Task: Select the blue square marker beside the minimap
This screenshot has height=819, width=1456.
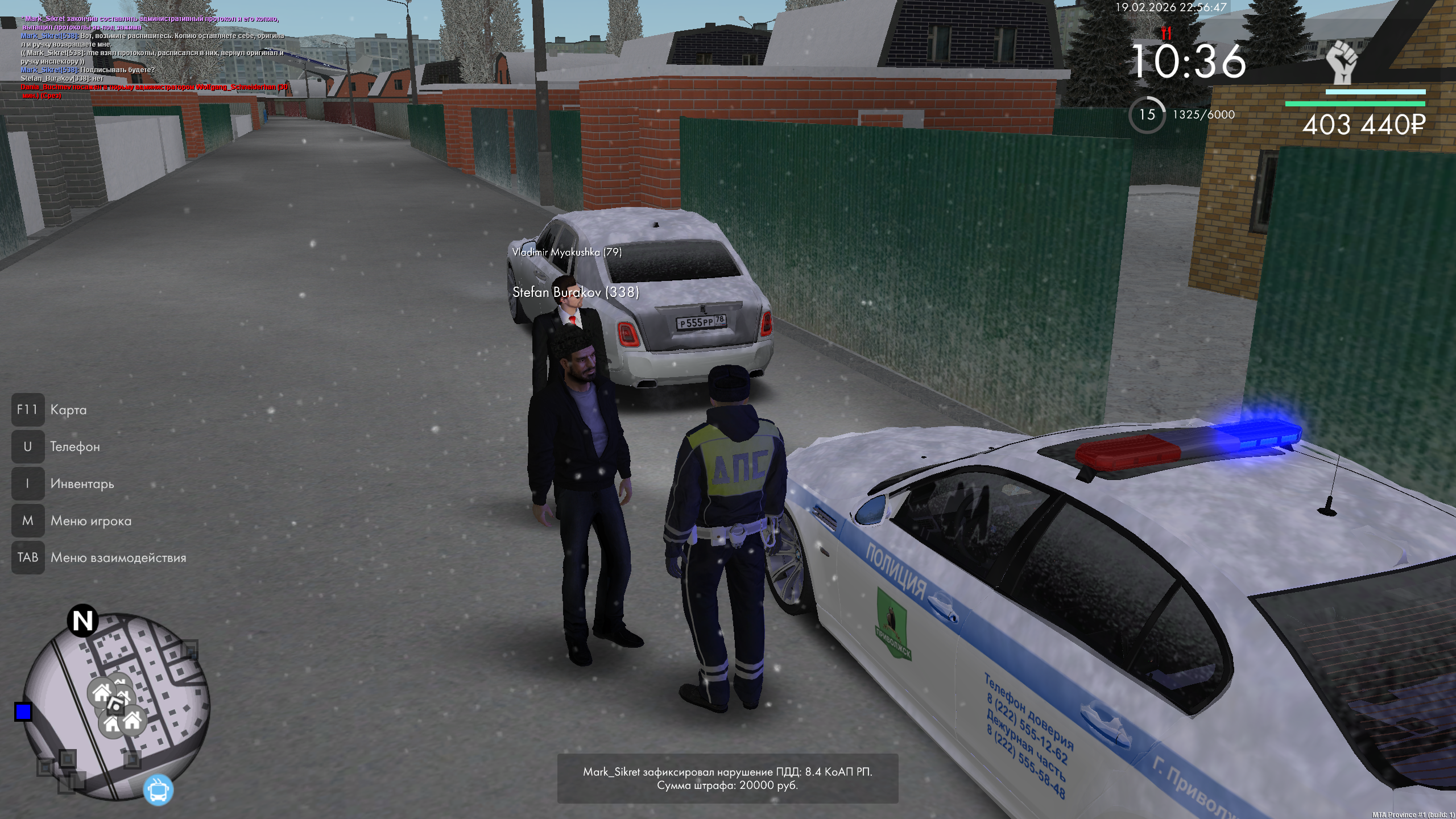Action: coord(23,712)
